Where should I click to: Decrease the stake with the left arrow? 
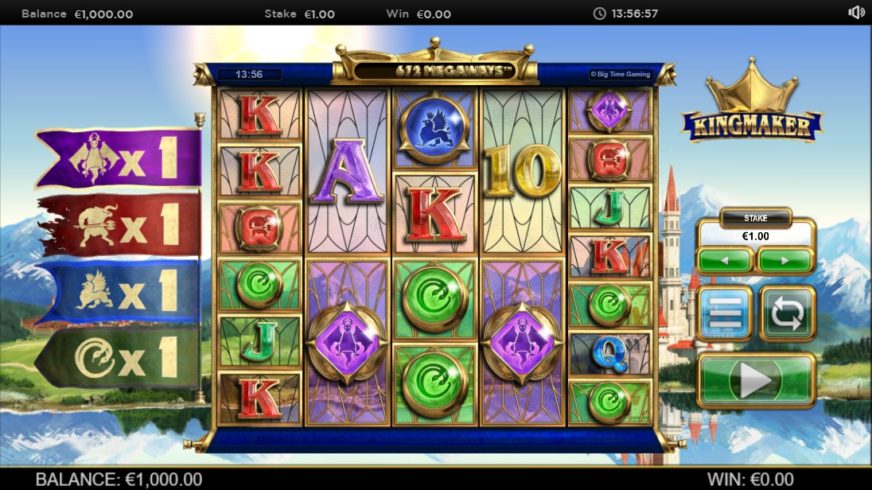(x=725, y=261)
